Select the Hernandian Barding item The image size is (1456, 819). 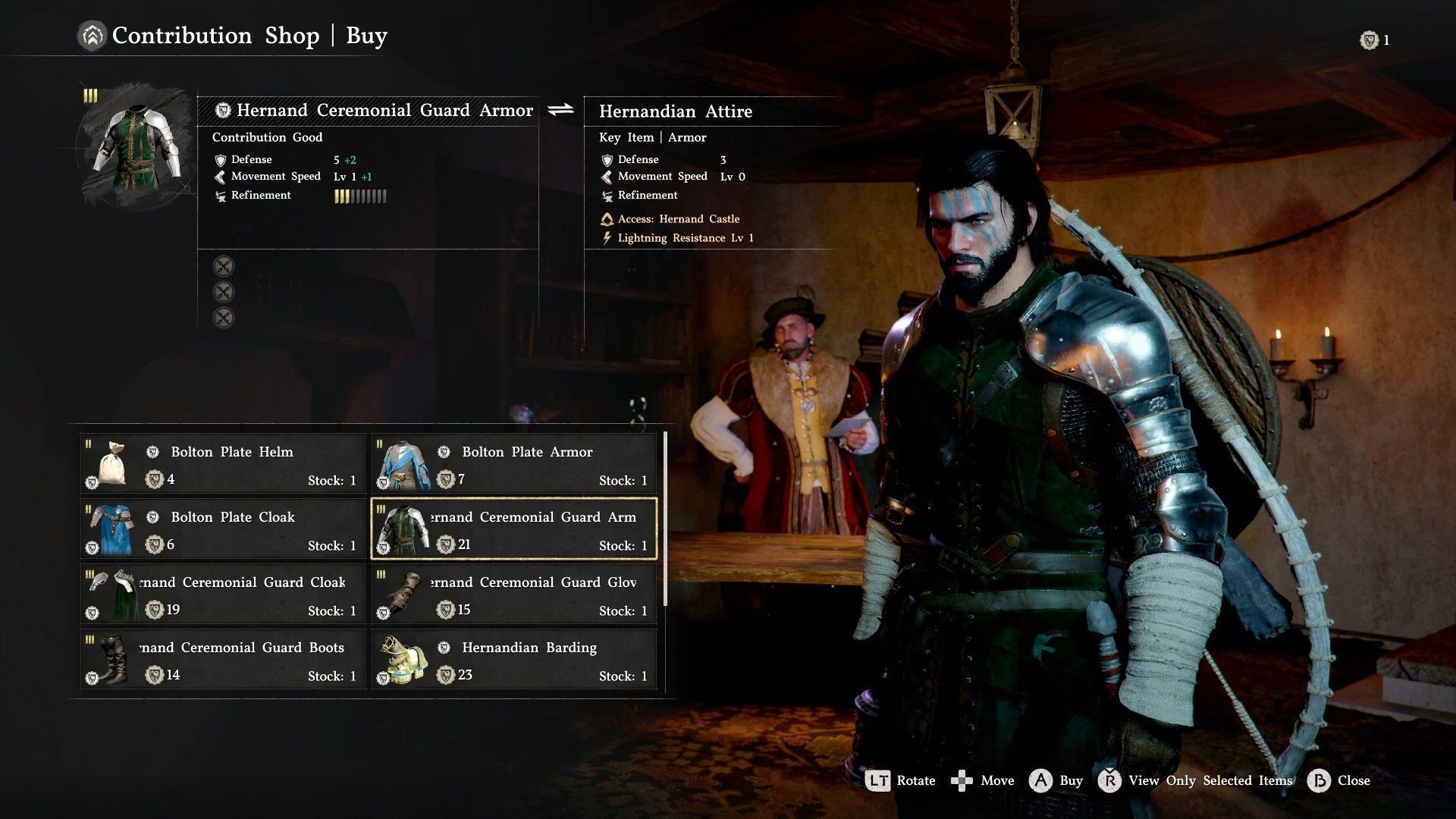pyautogui.click(x=513, y=660)
